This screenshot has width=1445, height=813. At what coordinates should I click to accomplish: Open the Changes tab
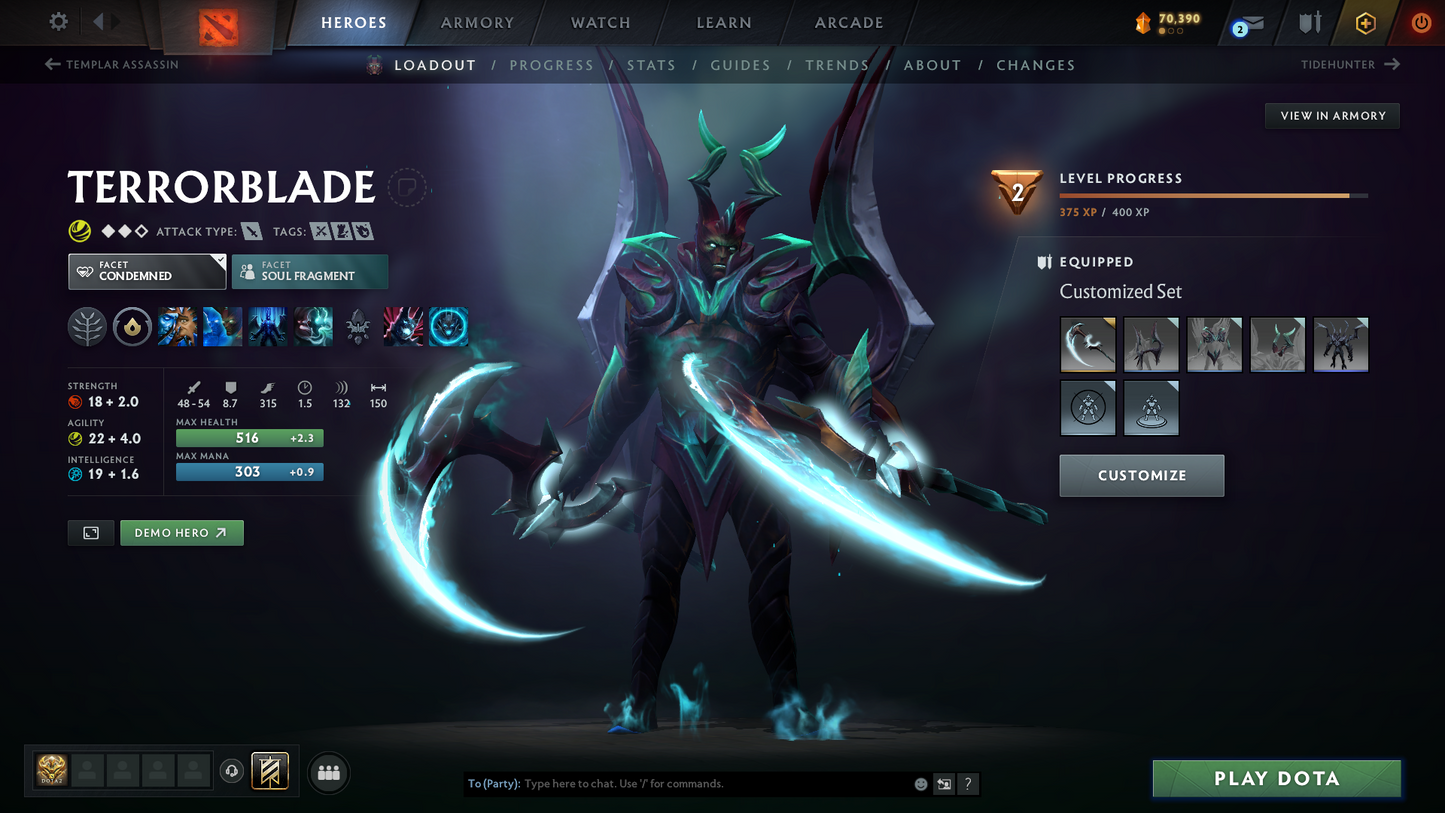click(1035, 65)
